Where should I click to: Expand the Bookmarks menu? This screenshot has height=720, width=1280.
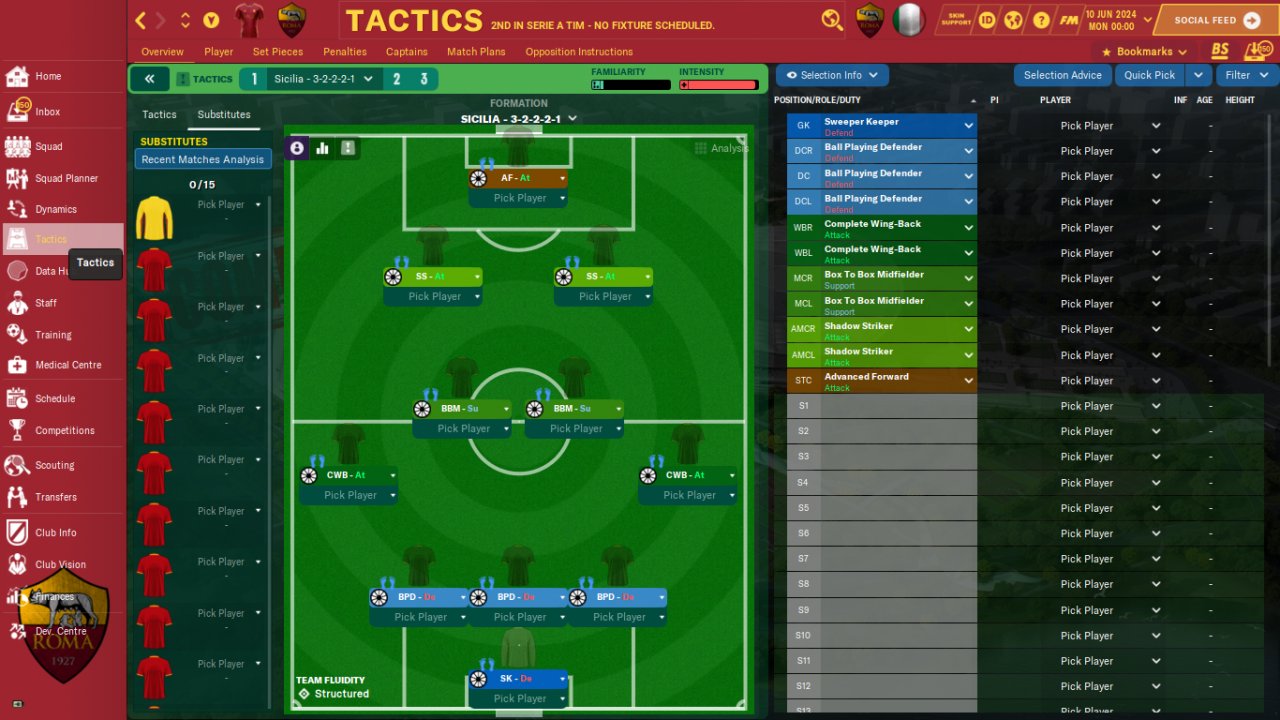click(x=1144, y=52)
